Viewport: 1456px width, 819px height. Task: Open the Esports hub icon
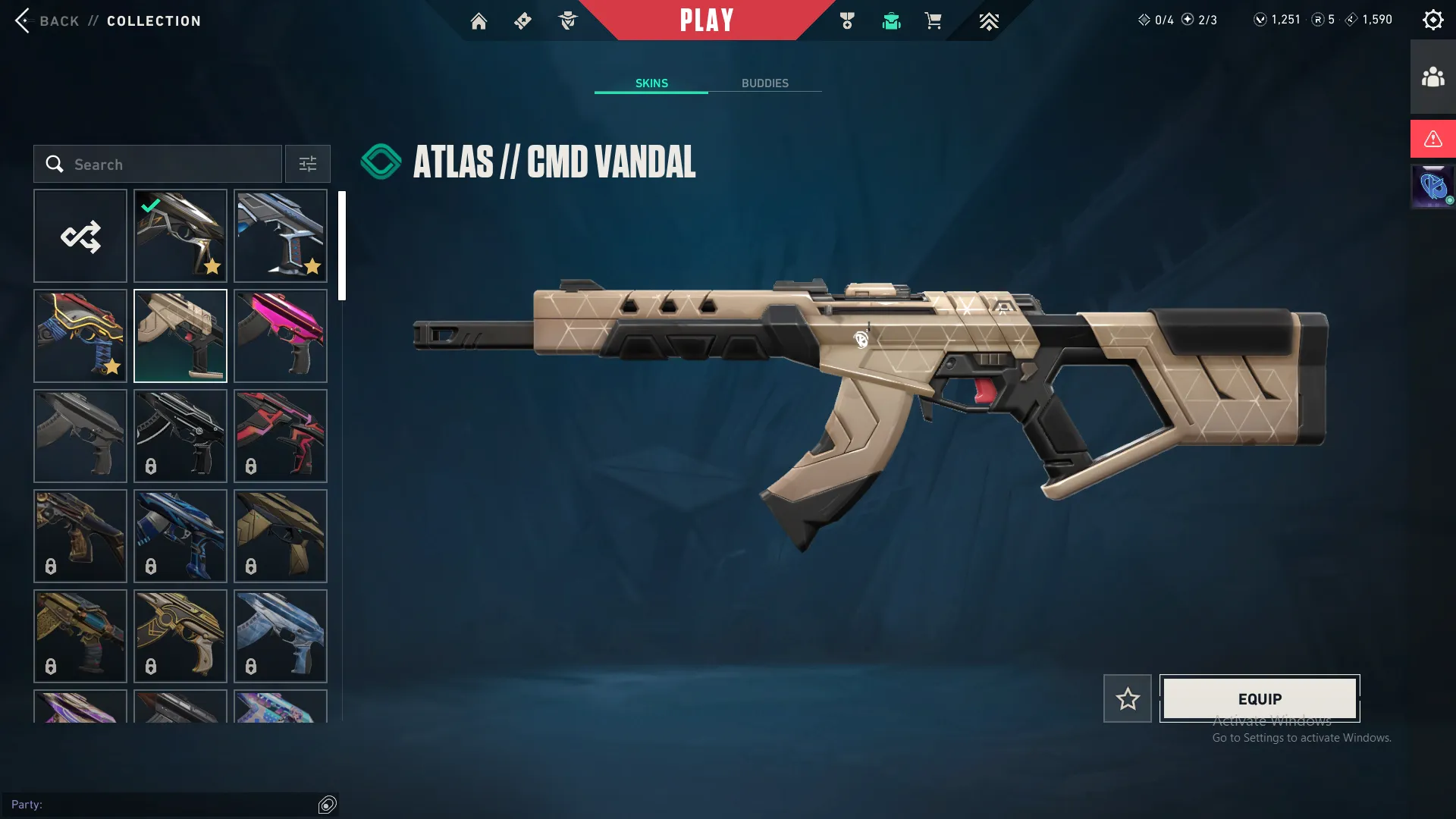pyautogui.click(x=988, y=20)
